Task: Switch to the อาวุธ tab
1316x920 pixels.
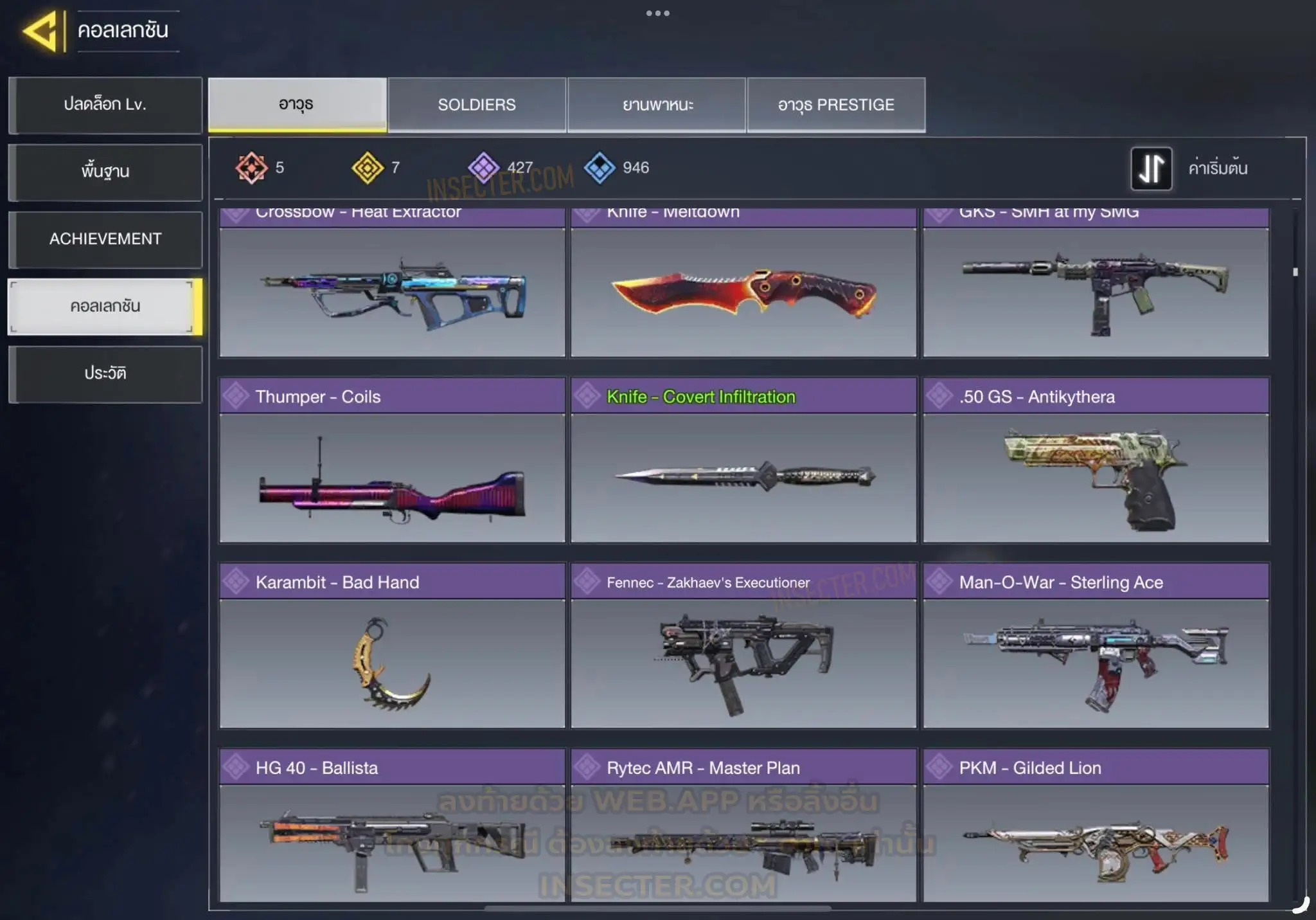Action: [x=297, y=105]
